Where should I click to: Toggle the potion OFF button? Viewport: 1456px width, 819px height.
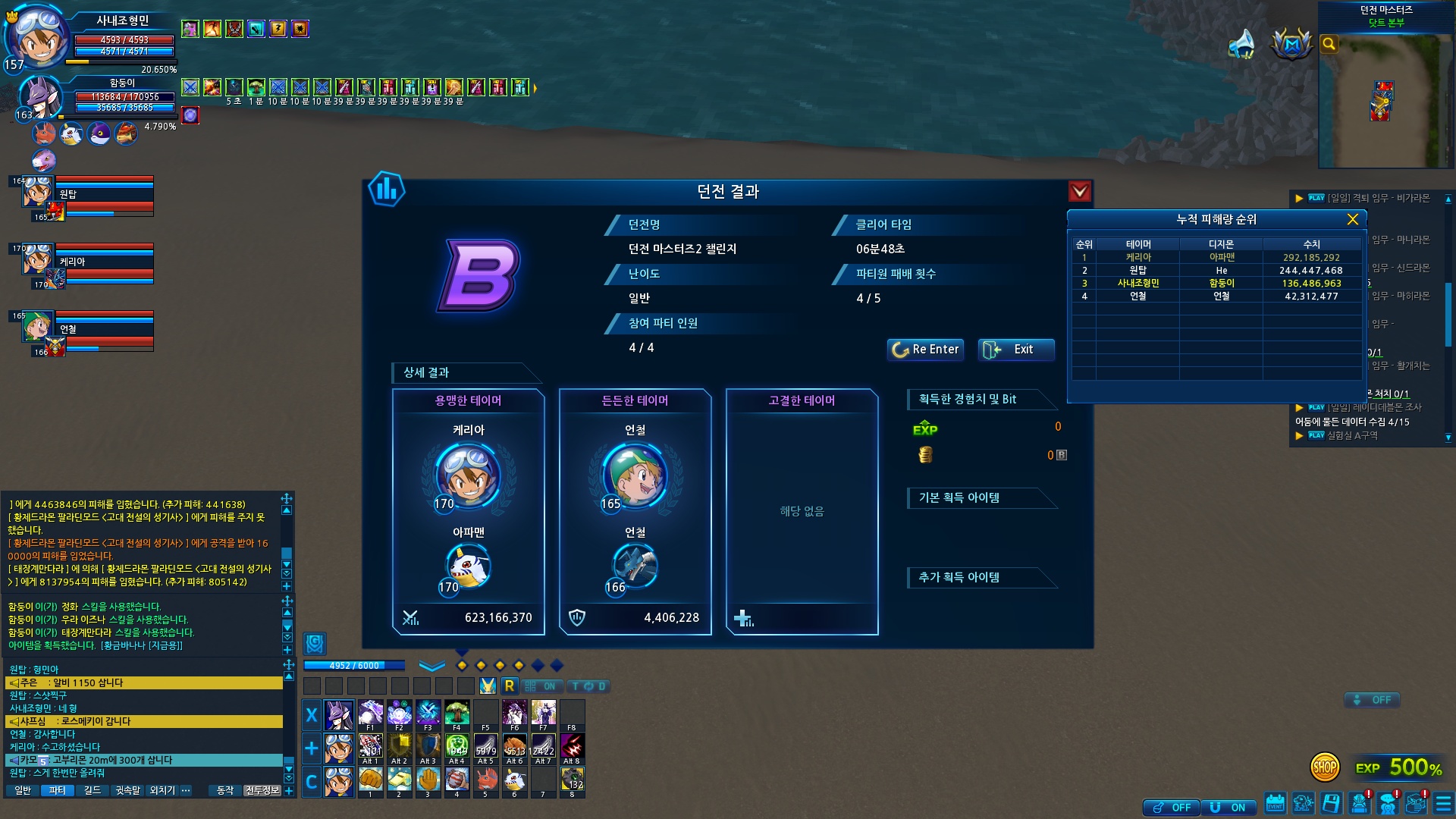click(1171, 808)
